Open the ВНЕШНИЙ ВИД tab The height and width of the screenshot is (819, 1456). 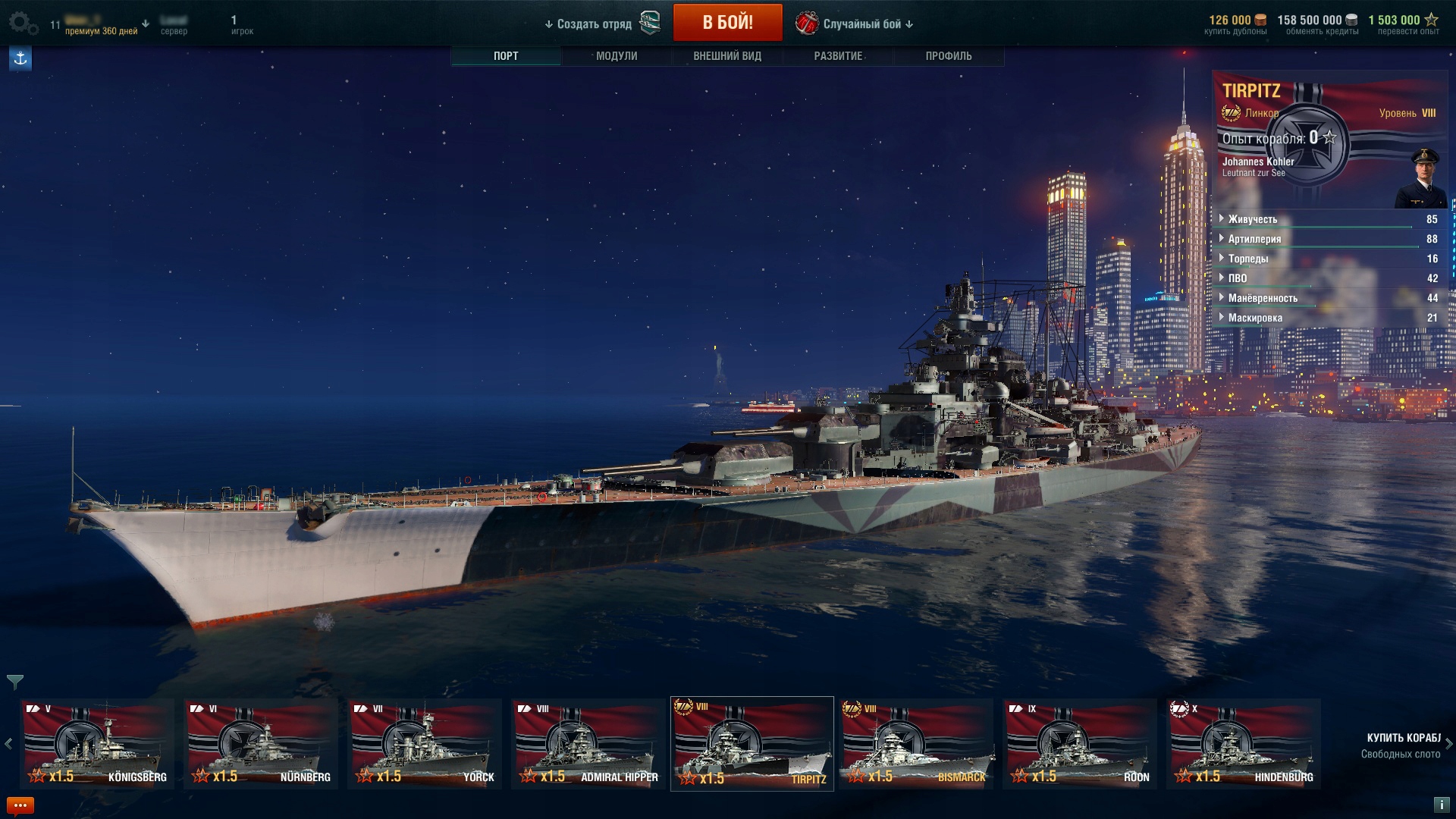tap(726, 56)
